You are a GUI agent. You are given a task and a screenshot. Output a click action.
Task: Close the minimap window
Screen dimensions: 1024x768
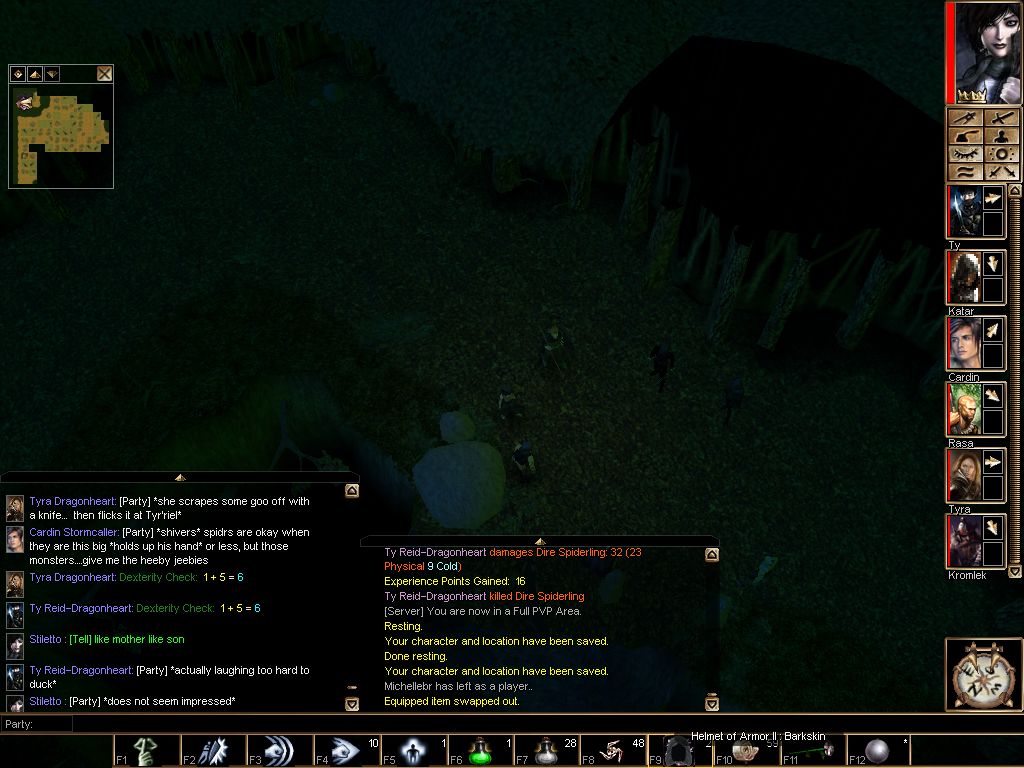coord(104,74)
